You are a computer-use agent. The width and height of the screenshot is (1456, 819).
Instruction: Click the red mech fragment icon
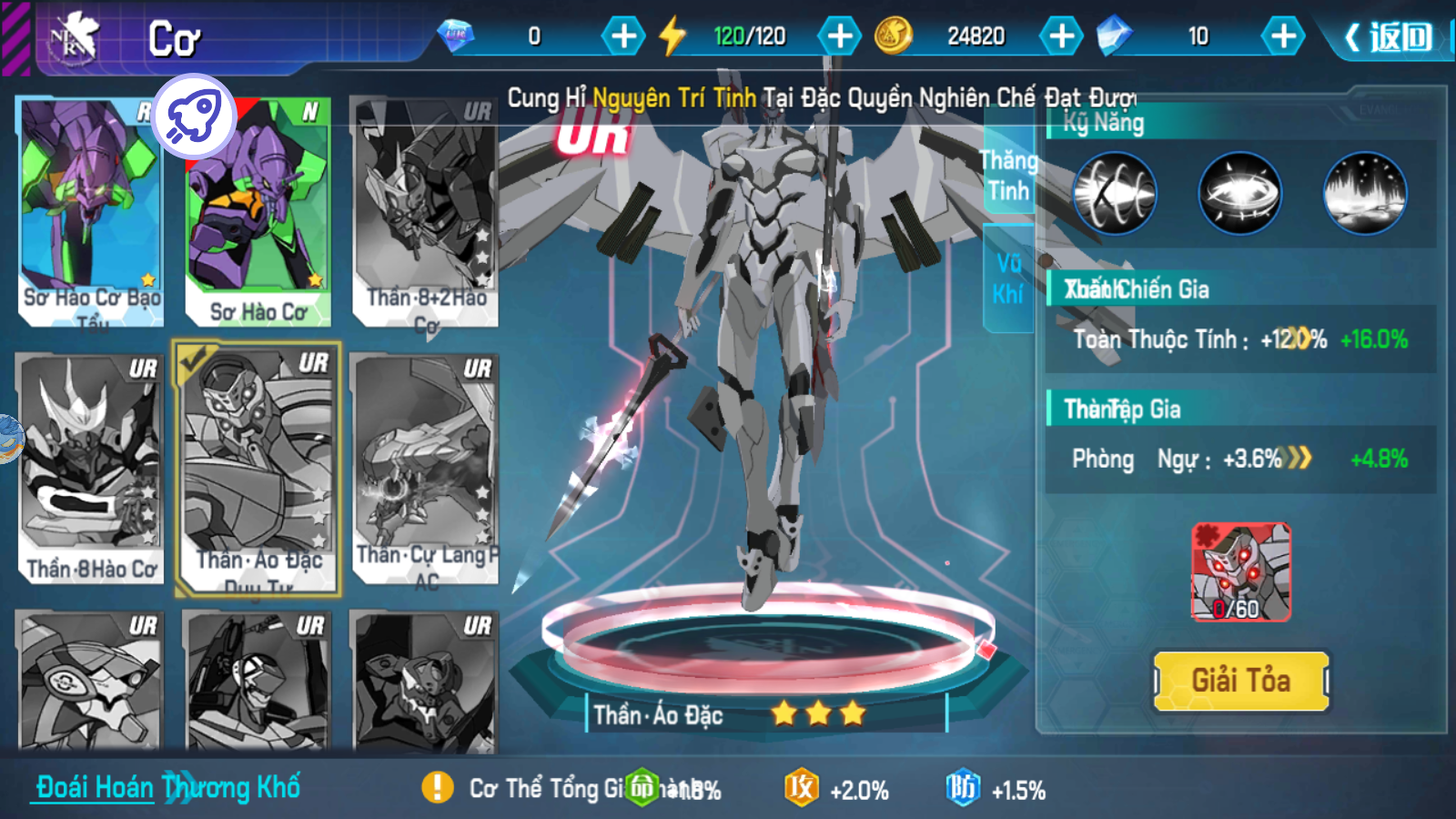pos(1240,571)
